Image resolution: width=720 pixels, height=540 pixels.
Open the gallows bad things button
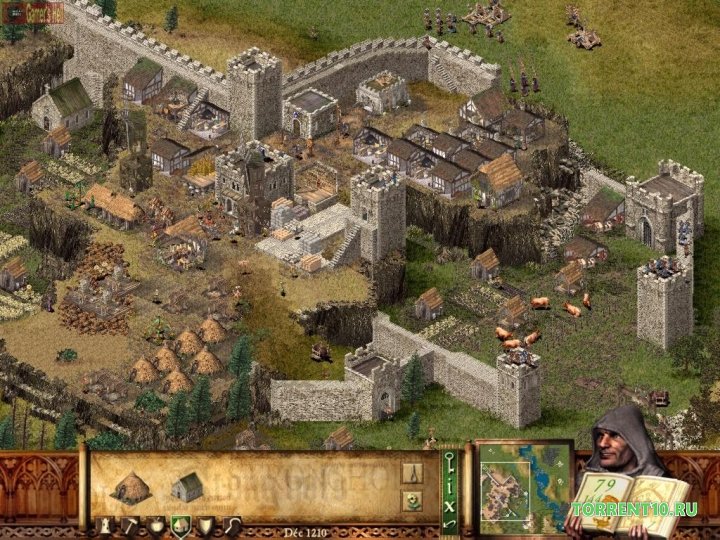[412, 472]
